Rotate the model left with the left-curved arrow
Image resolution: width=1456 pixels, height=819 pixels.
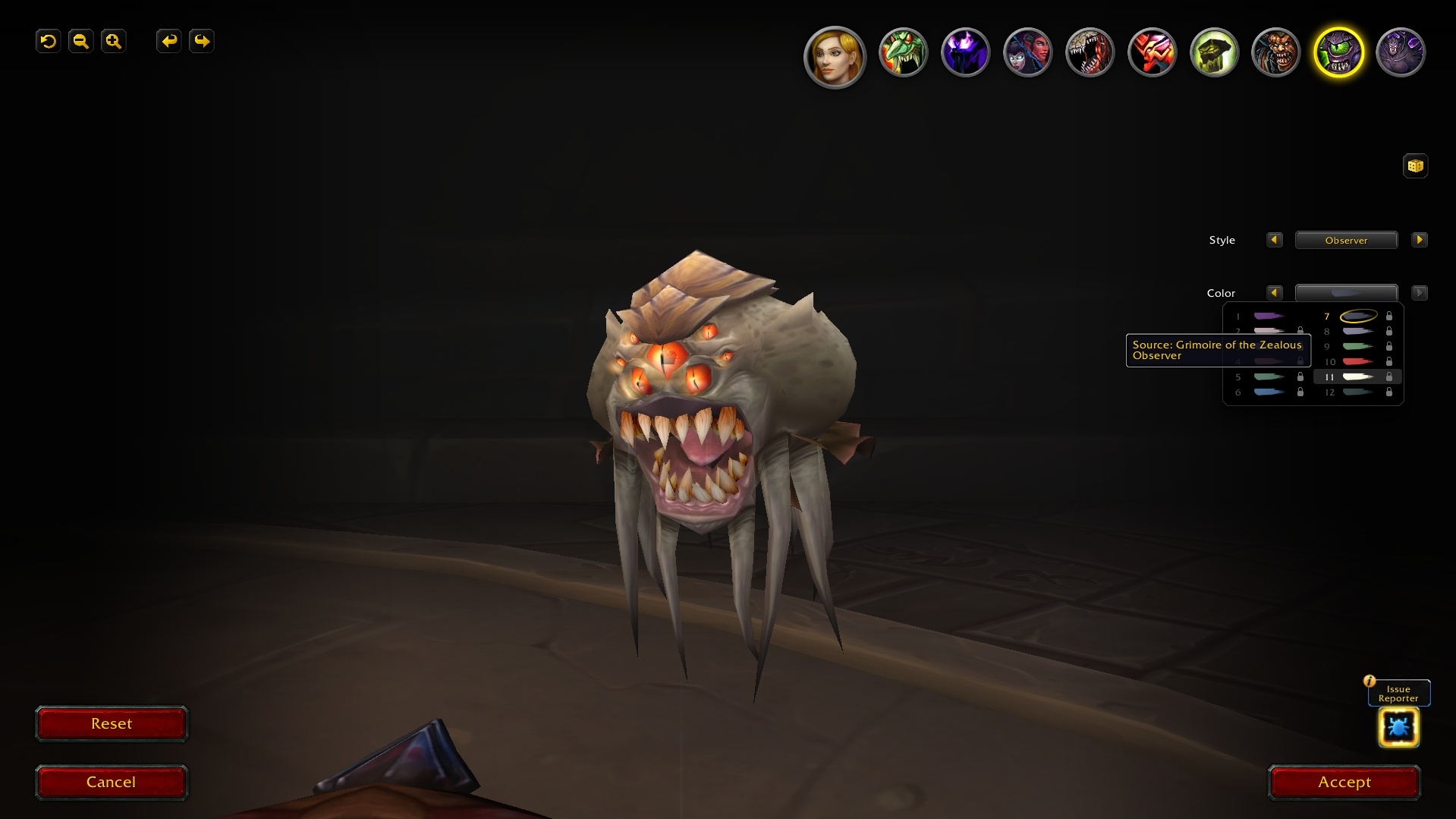[x=168, y=41]
